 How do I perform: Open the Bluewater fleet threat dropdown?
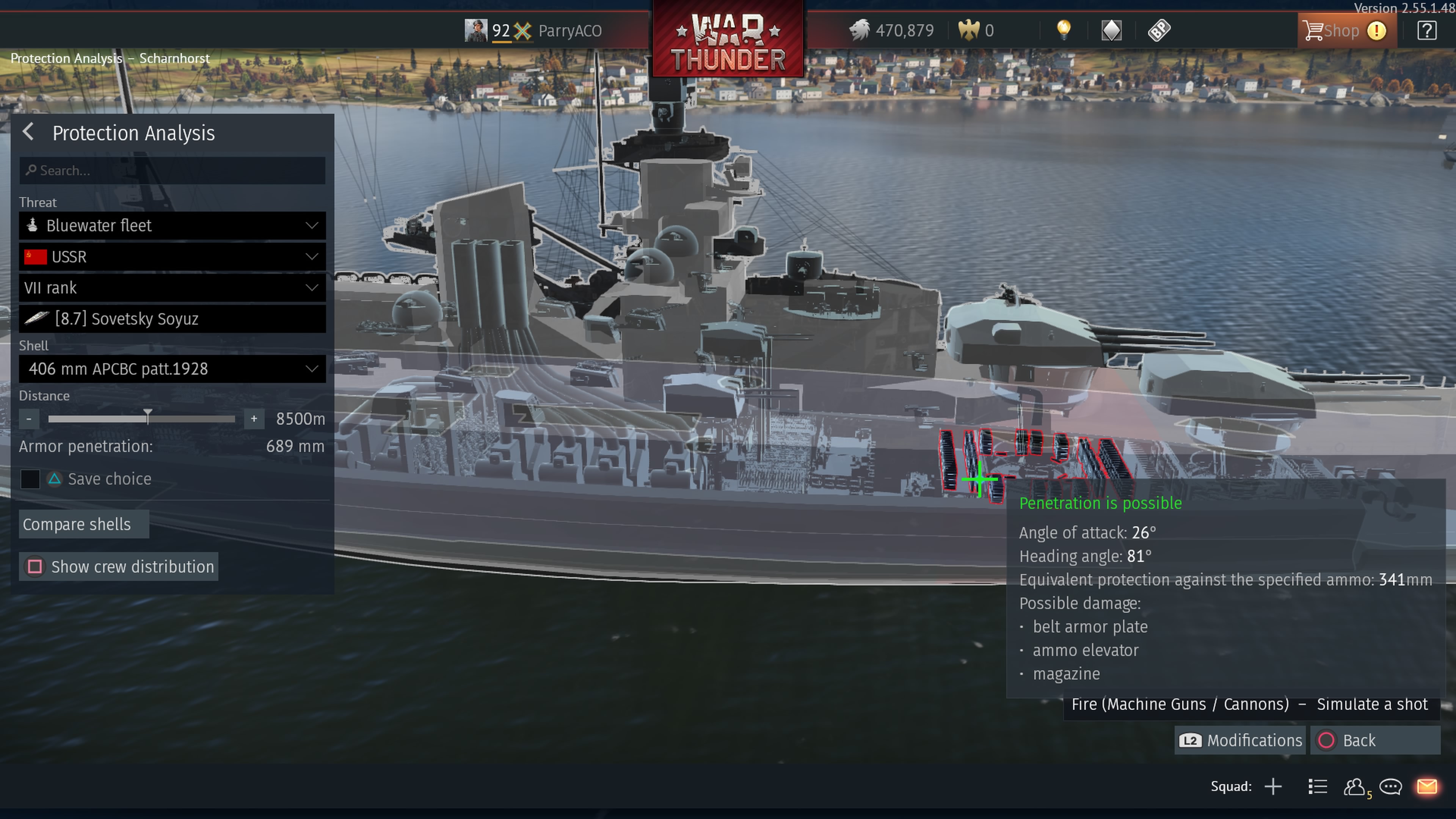[173, 226]
